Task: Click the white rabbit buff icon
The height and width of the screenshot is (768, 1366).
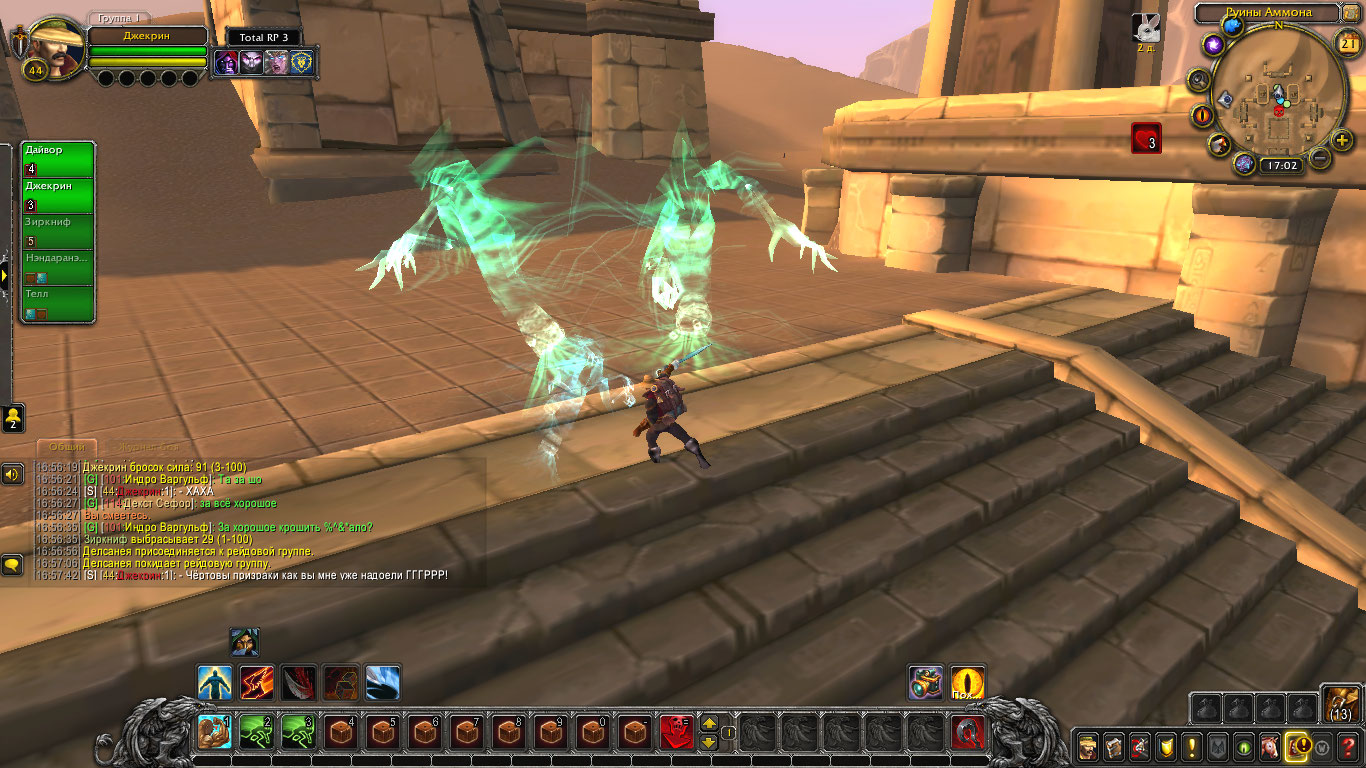Action: click(x=1145, y=27)
